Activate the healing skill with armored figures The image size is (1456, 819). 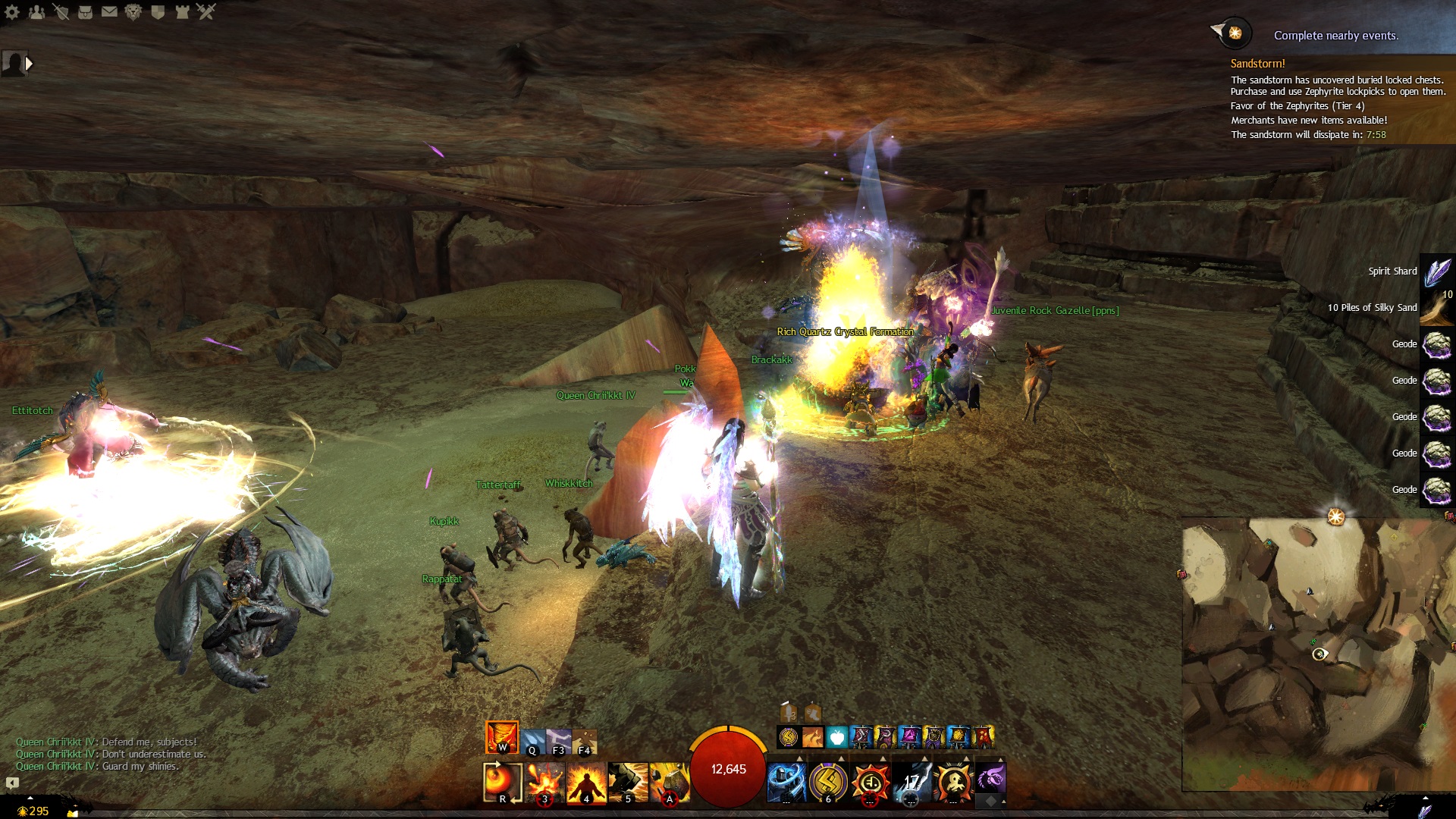tap(786, 782)
